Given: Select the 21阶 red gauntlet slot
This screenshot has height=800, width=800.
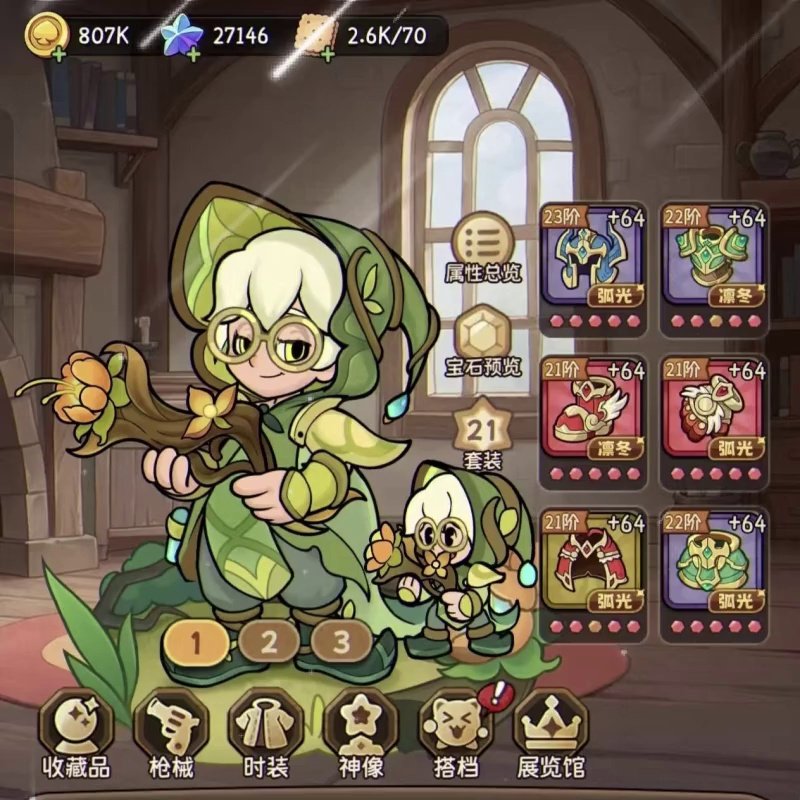Looking at the screenshot, I should [x=714, y=412].
